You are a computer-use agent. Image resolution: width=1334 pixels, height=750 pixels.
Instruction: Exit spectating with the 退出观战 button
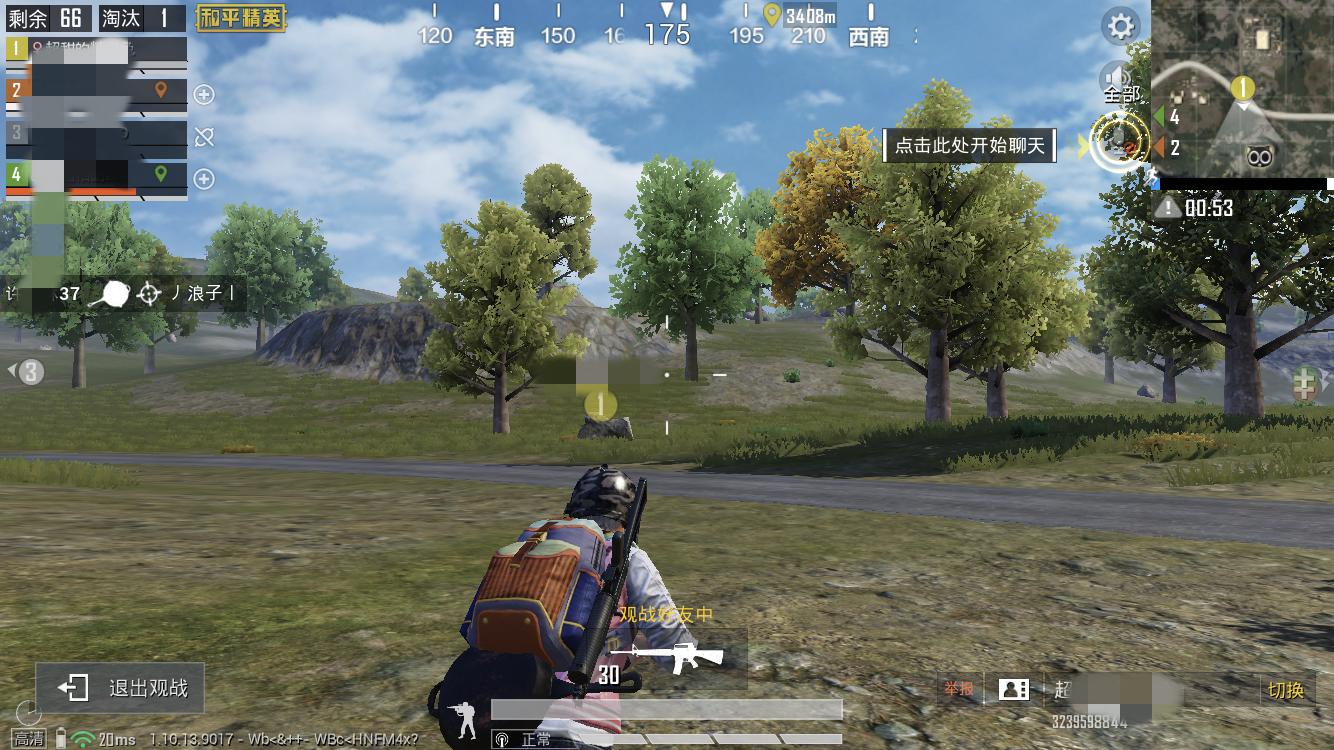point(121,687)
